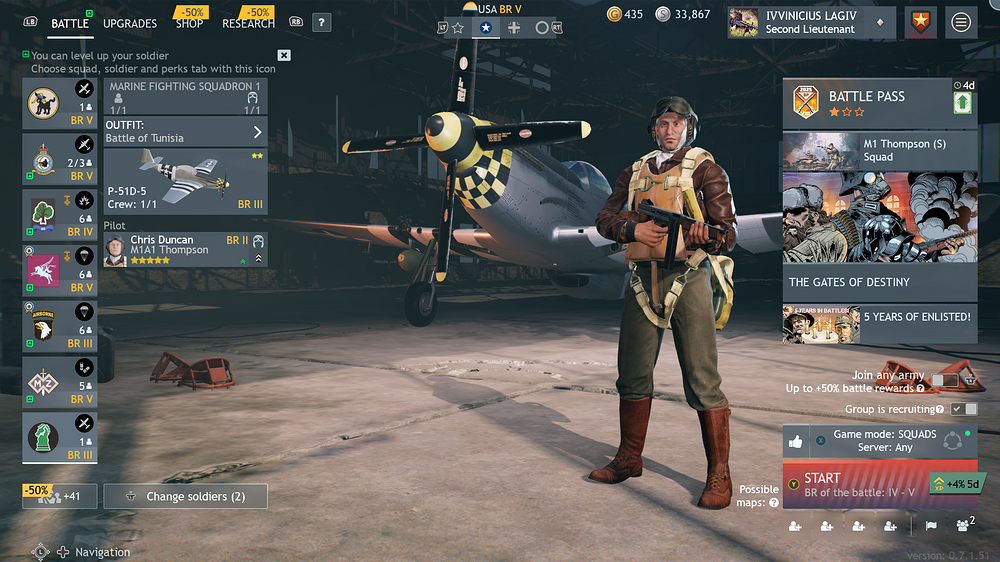
Task: View the M1 Thompson (S) Squad offer
Action: [880, 150]
